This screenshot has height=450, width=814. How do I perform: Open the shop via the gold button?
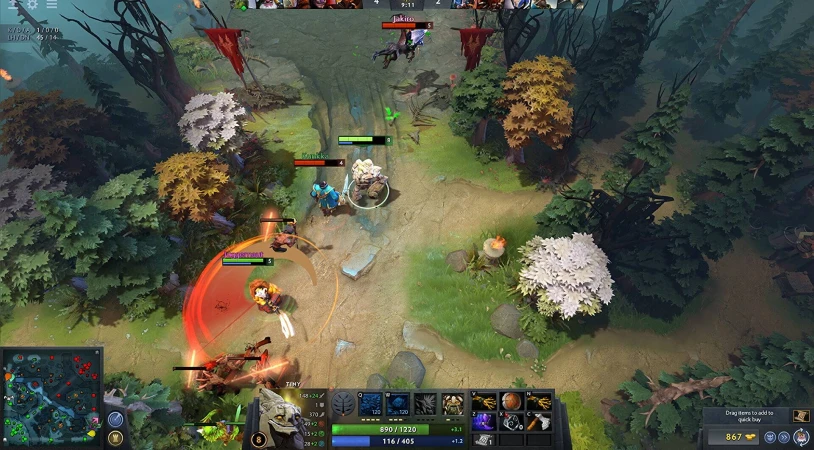pyautogui.click(x=732, y=437)
